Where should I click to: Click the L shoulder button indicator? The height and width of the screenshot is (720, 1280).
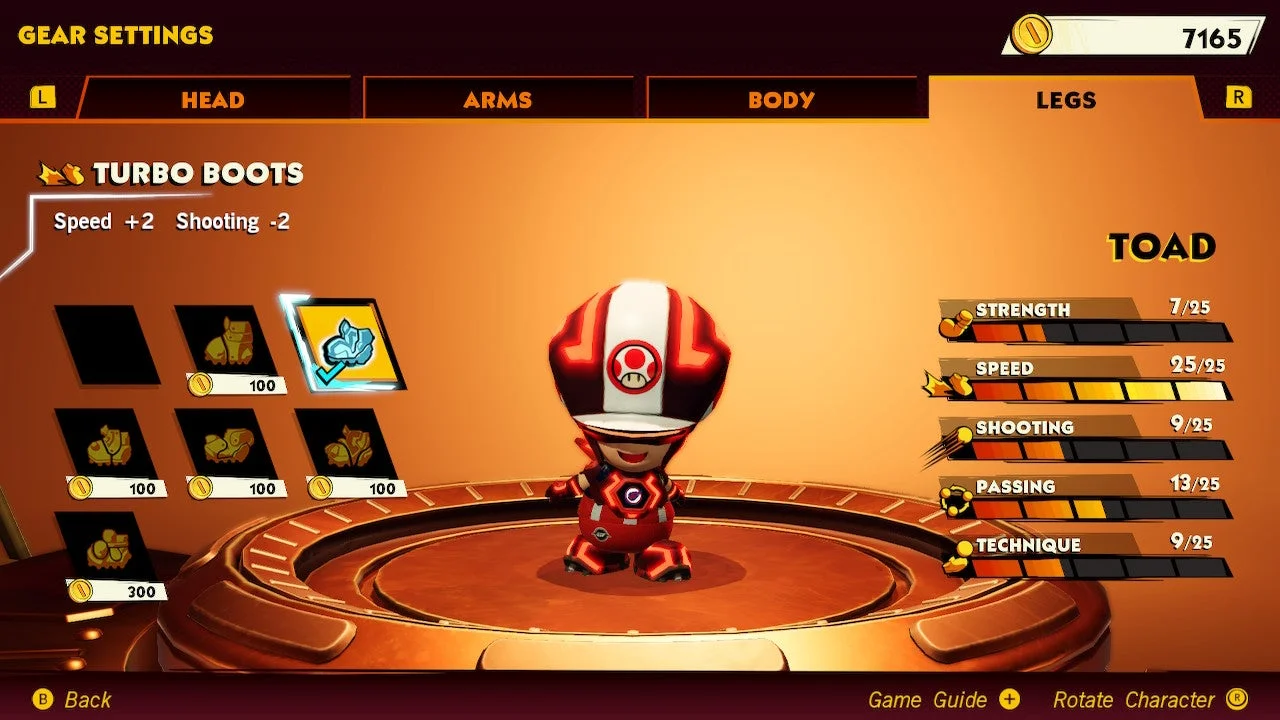[41, 97]
